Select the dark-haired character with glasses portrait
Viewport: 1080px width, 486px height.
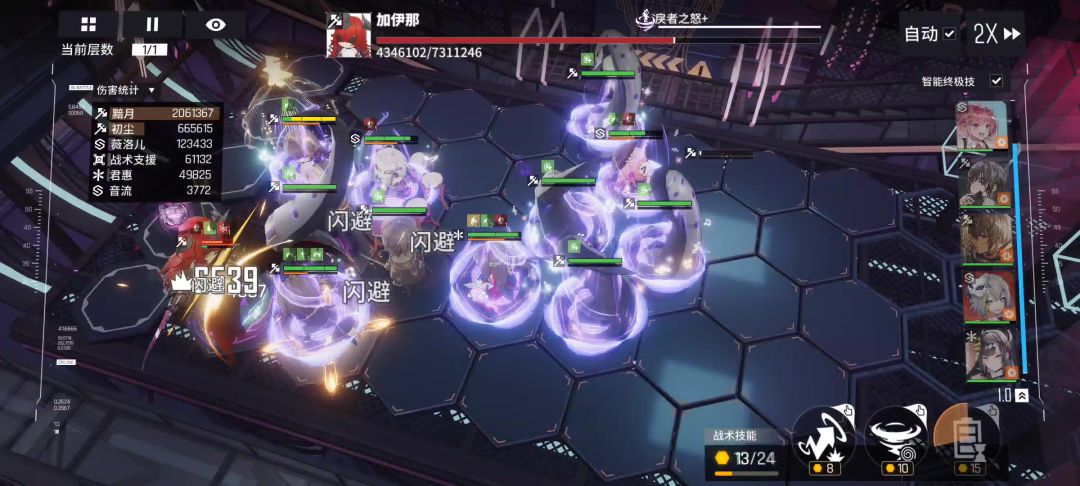986,181
